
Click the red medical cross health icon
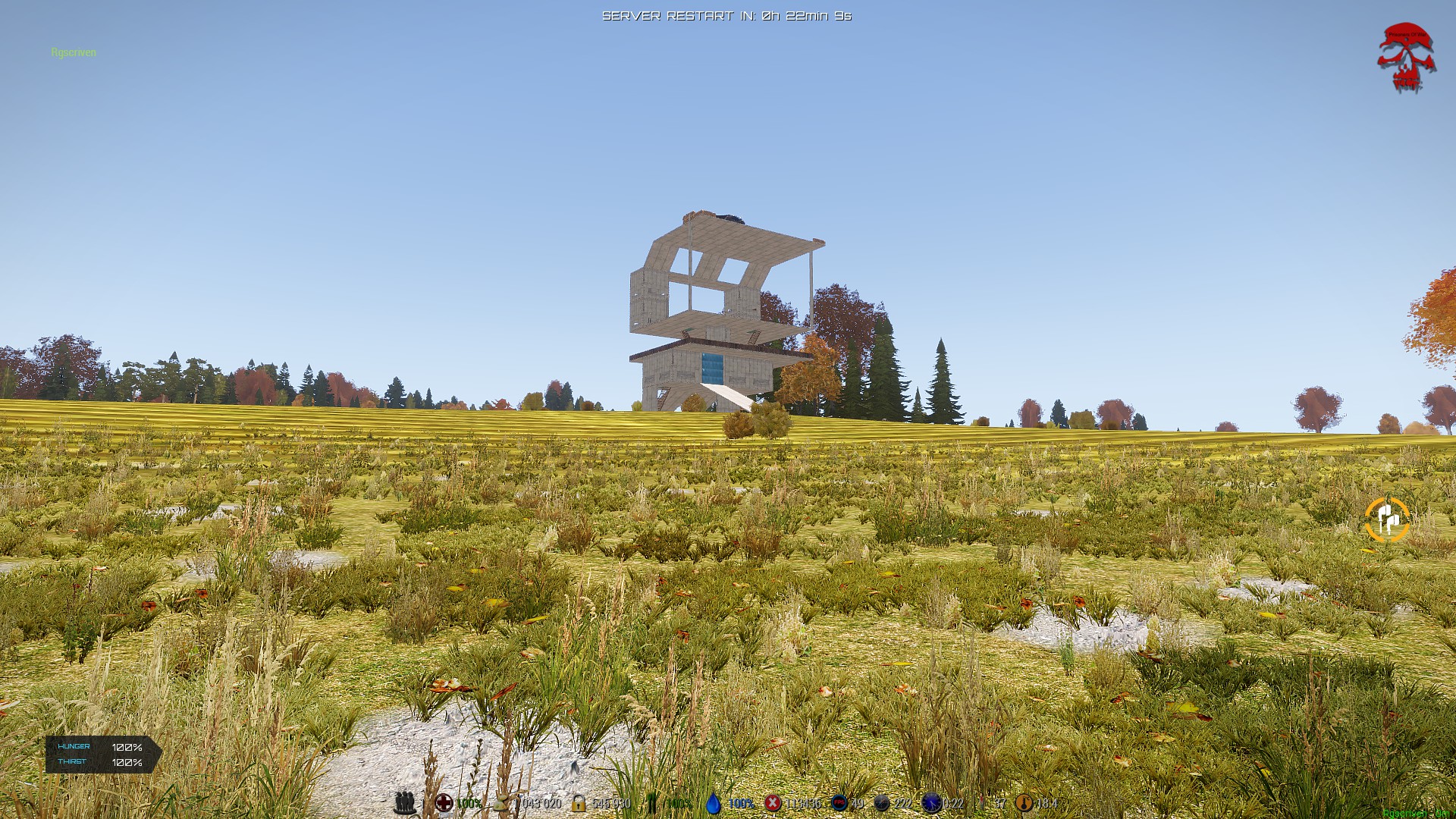[444, 802]
